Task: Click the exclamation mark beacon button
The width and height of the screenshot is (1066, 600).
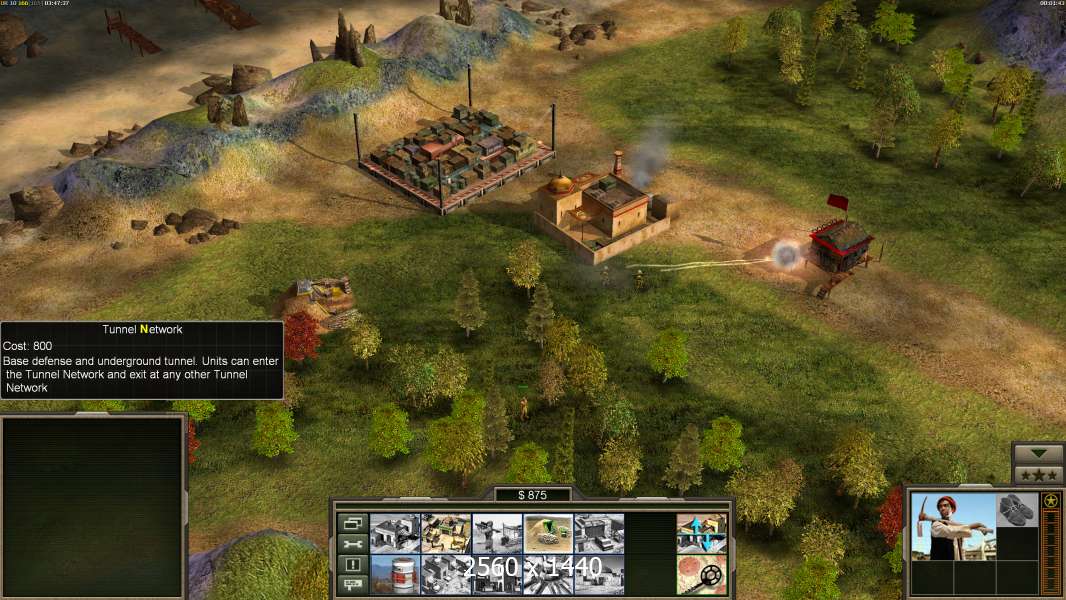Action: [352, 565]
